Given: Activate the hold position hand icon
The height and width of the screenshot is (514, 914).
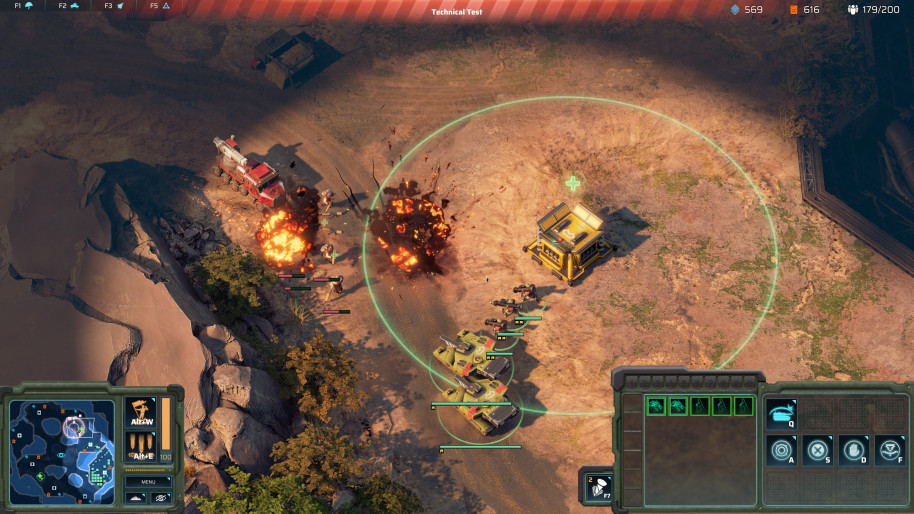Looking at the screenshot, I should (853, 450).
